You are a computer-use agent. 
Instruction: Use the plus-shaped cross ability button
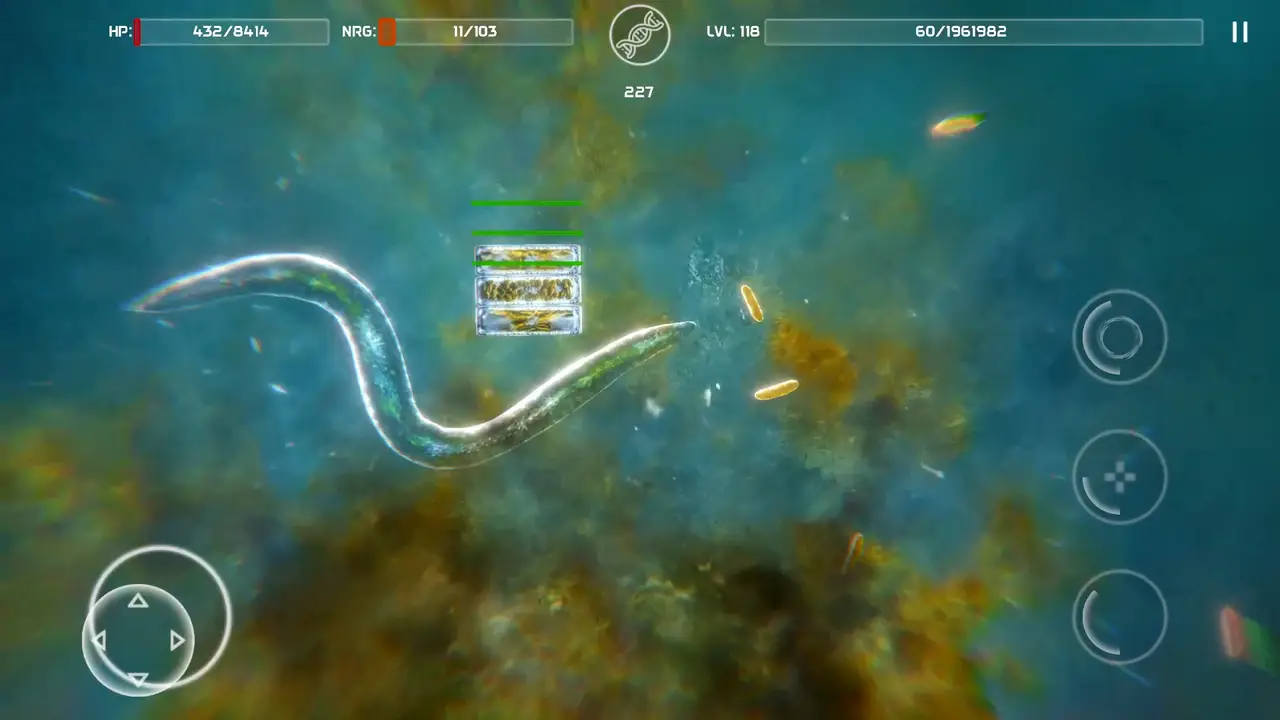pyautogui.click(x=1119, y=477)
